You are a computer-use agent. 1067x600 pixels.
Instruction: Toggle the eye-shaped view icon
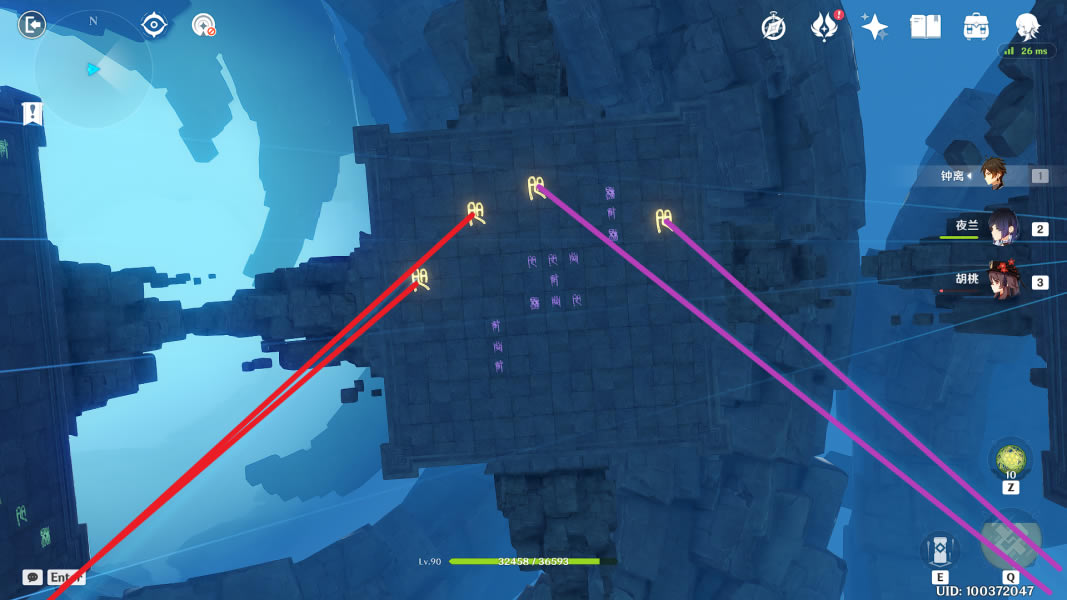(x=153, y=25)
